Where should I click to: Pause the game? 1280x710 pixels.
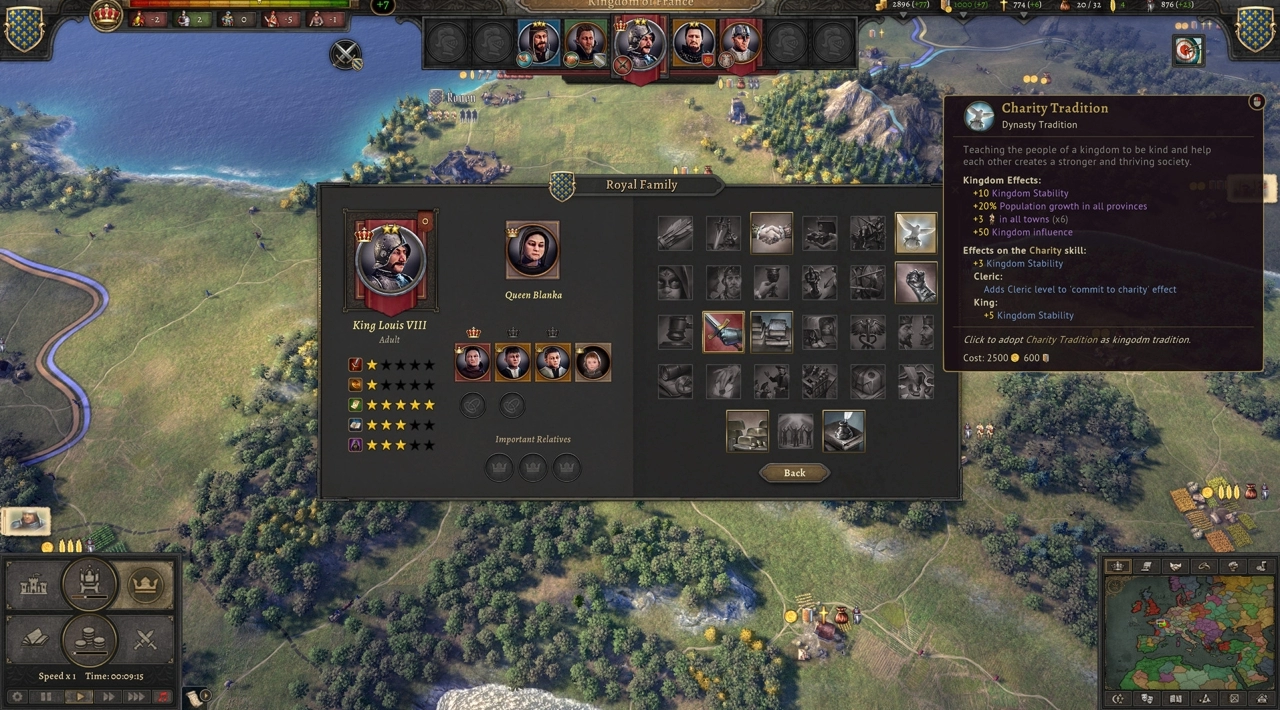click(x=46, y=697)
